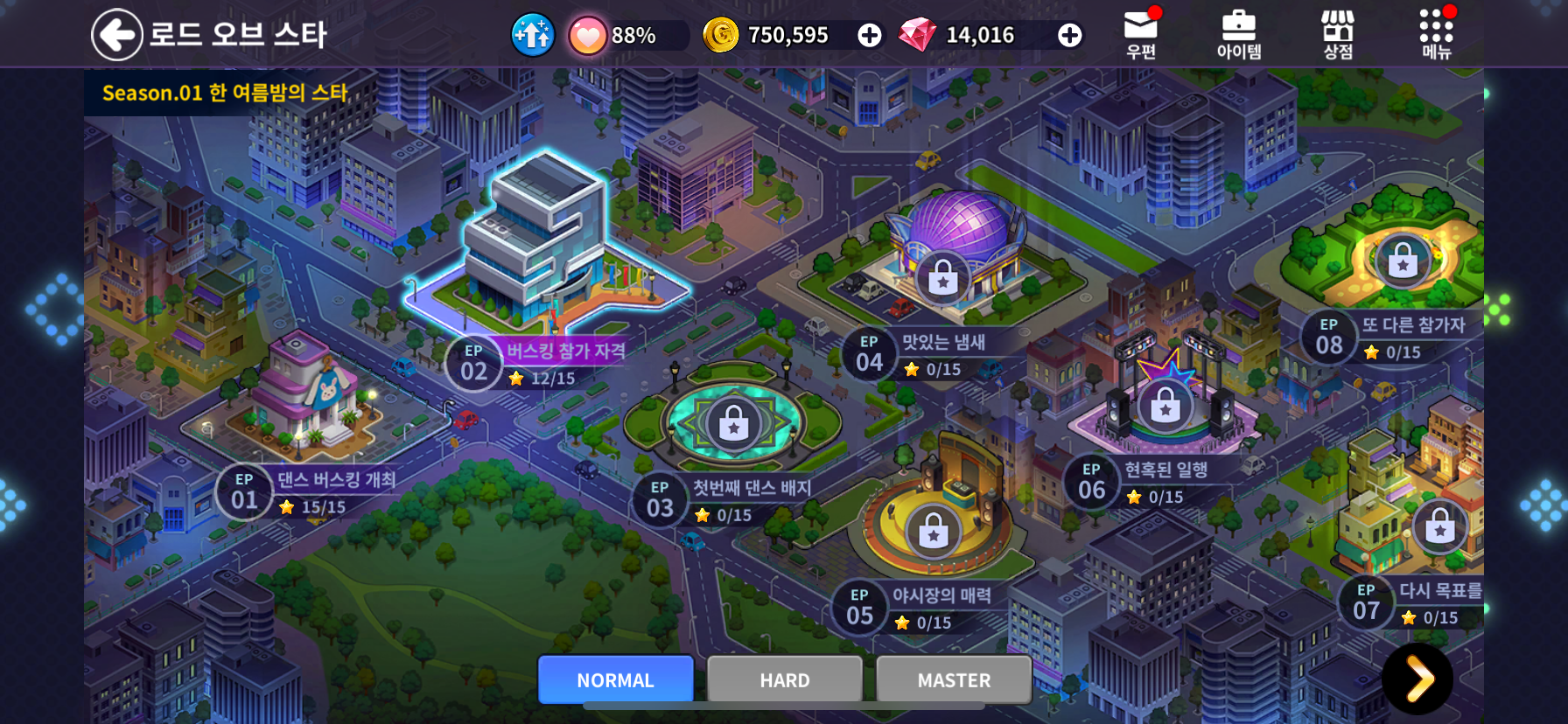The image size is (1568, 724).
Task: Add more gold coins with plus button
Action: [x=869, y=35]
